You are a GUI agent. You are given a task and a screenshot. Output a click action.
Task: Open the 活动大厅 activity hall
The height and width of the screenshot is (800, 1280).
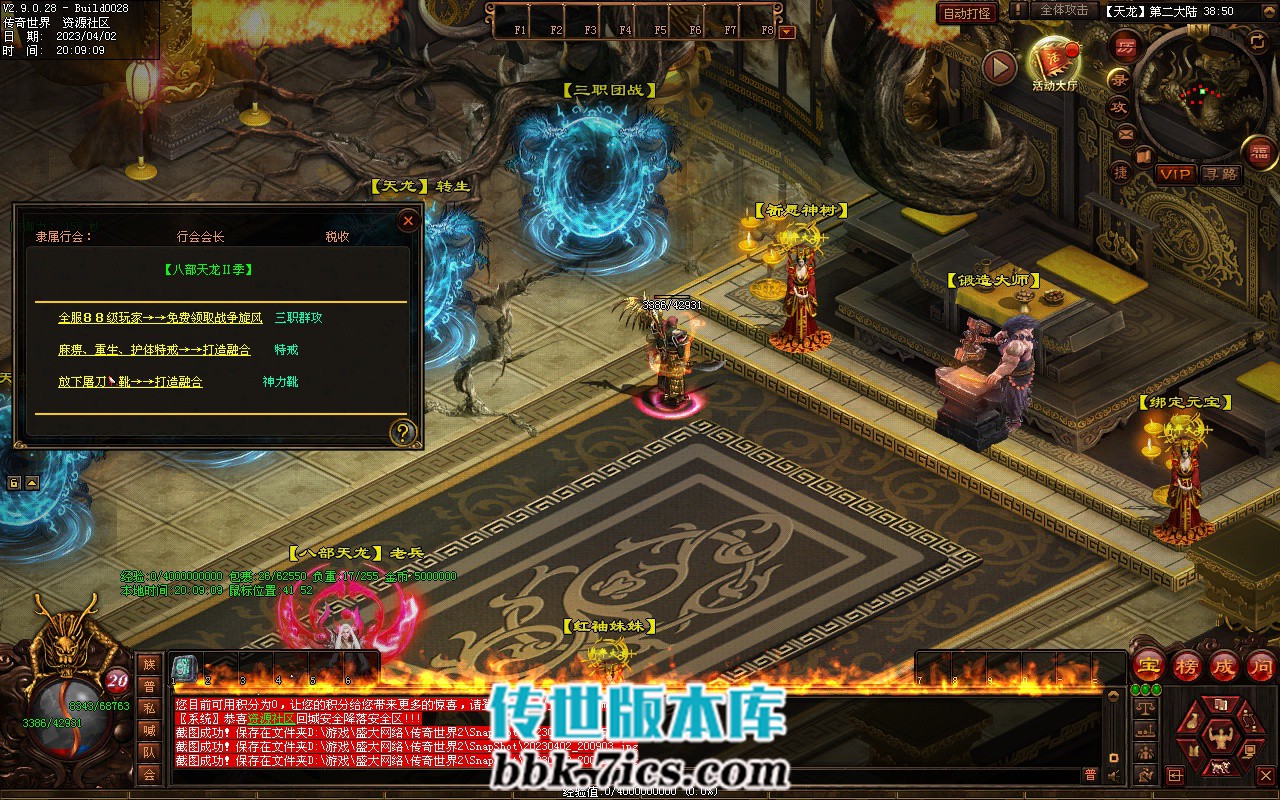click(1054, 64)
